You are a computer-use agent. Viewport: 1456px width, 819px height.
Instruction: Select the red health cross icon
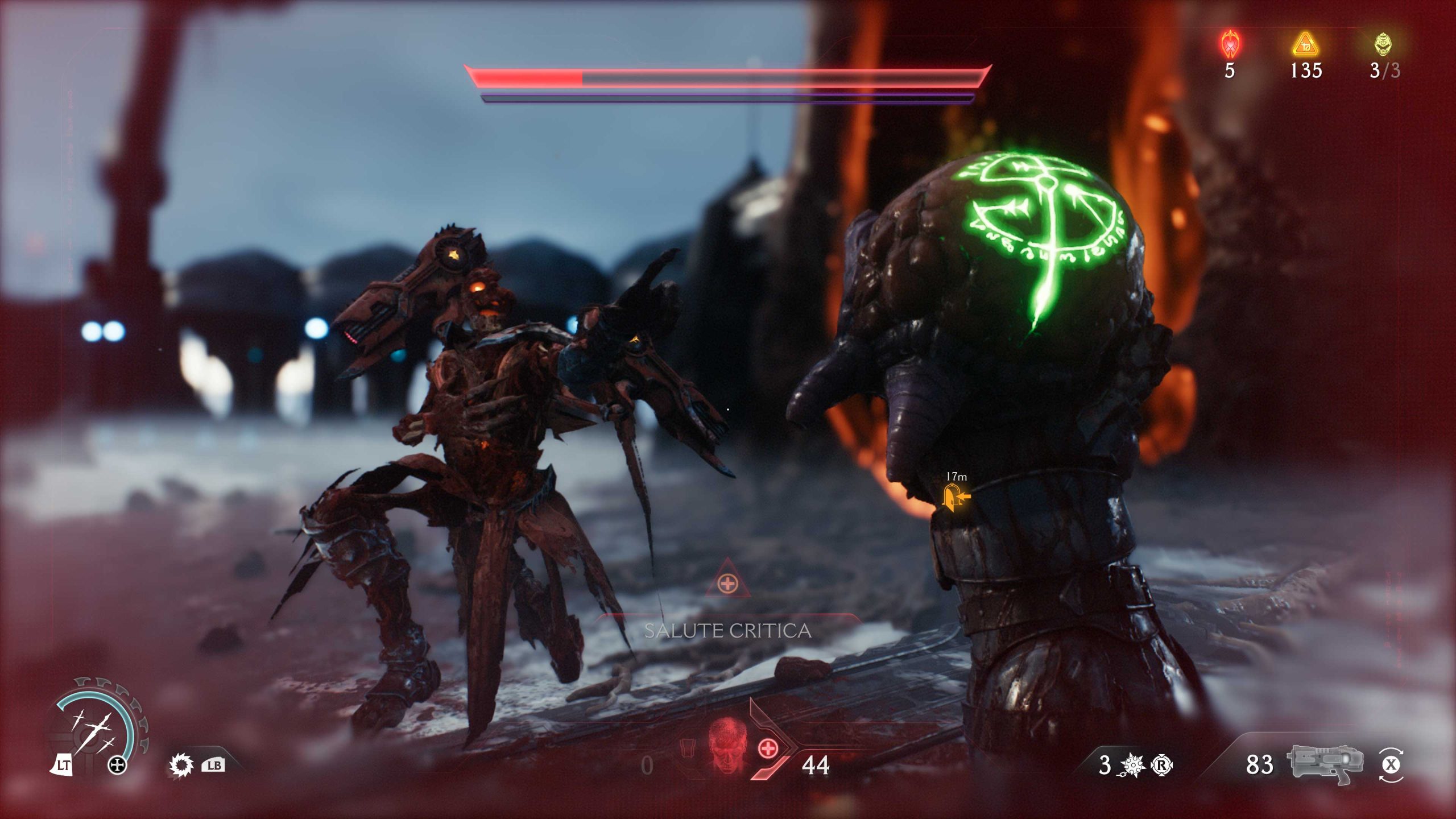click(768, 748)
